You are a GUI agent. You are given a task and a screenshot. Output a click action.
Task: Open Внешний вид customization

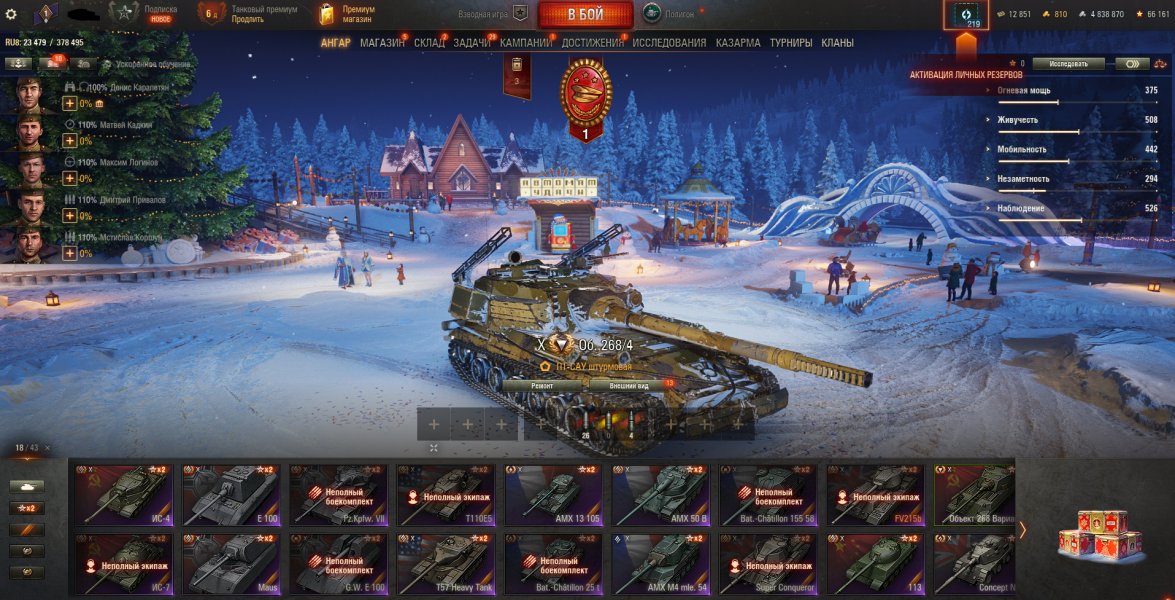(629, 385)
